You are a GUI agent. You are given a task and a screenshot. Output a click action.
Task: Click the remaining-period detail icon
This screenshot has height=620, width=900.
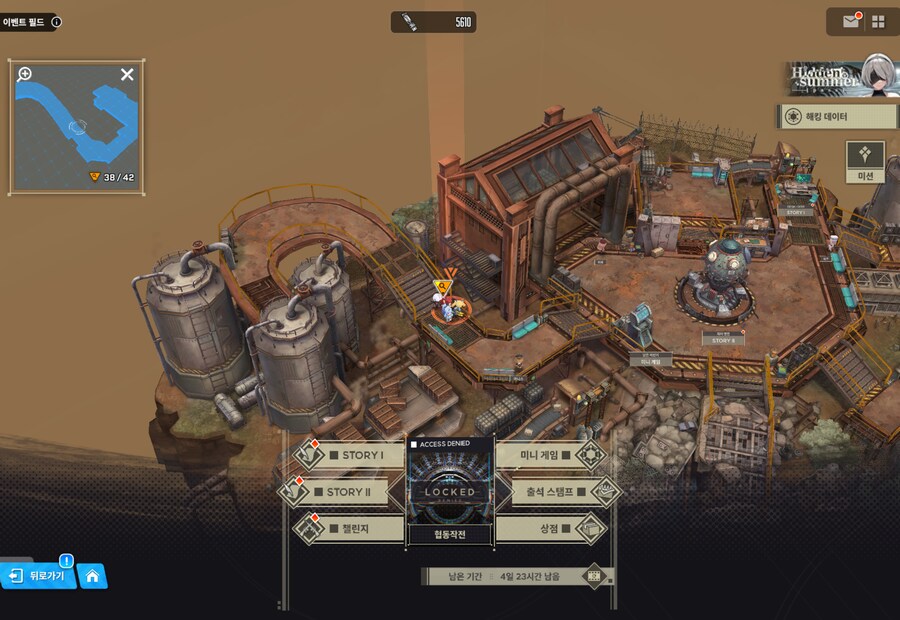point(595,576)
